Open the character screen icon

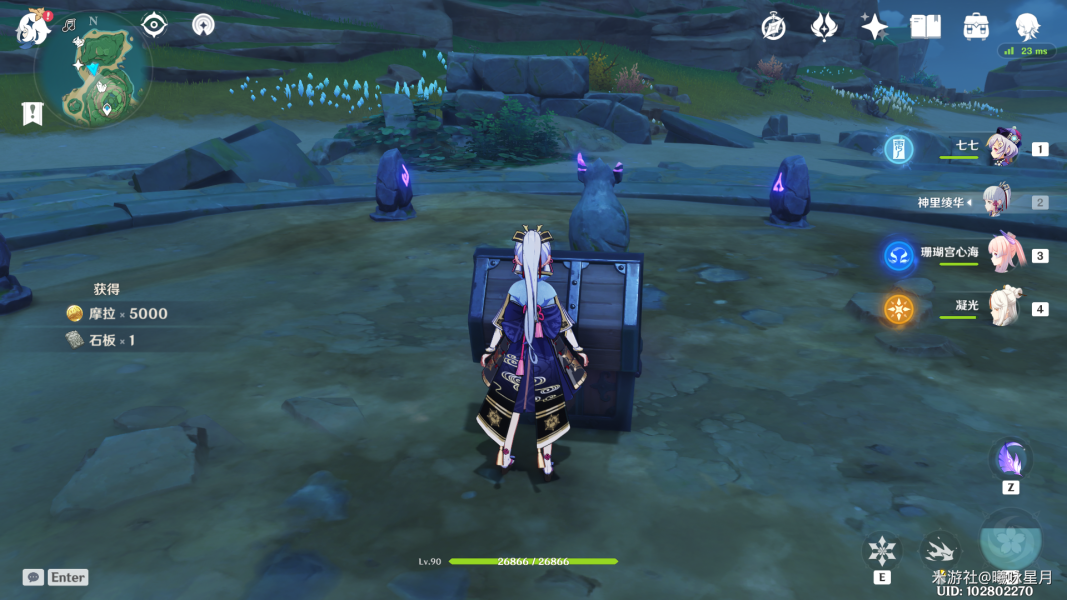tap(1027, 27)
